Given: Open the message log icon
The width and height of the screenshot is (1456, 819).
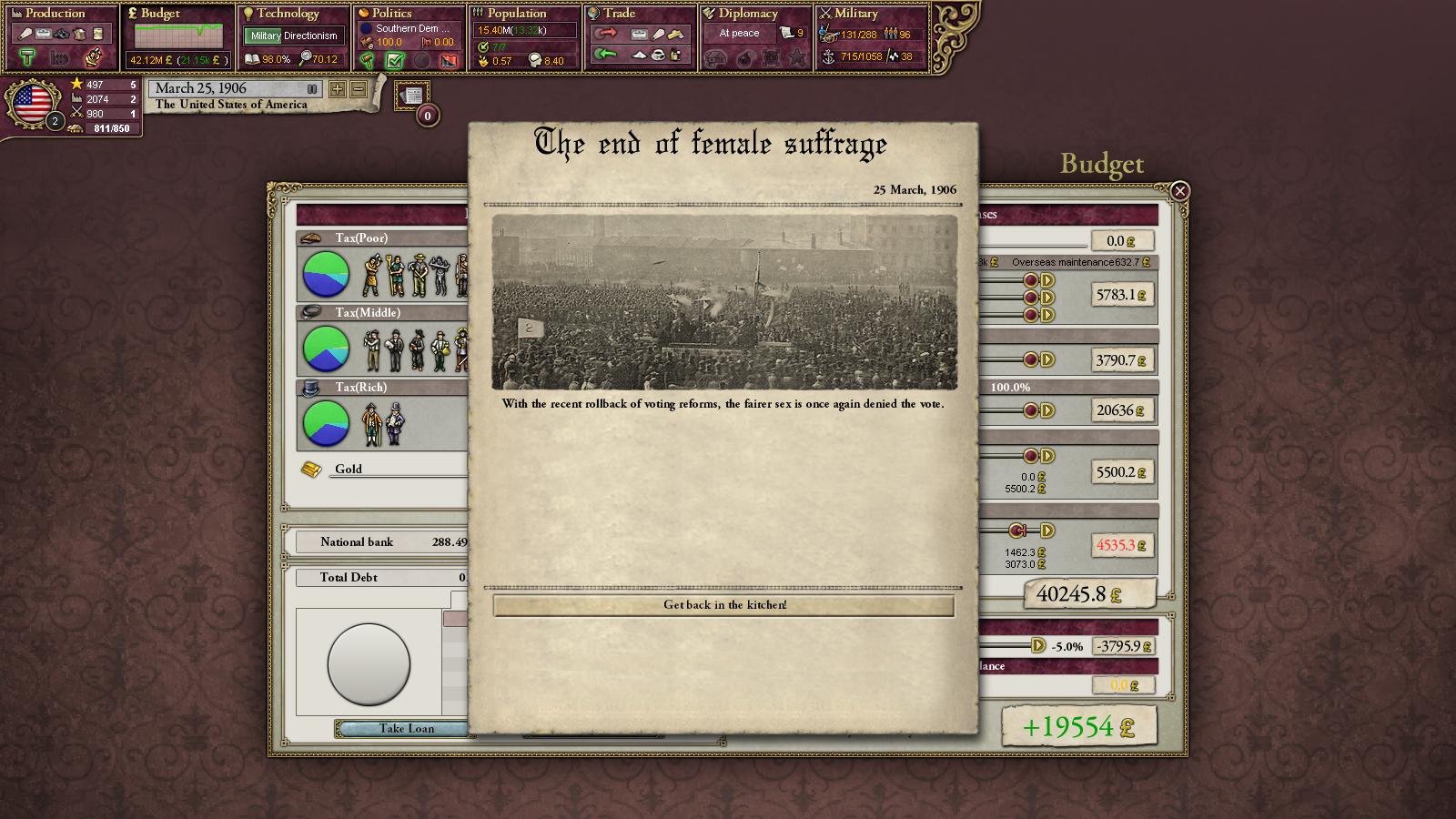Looking at the screenshot, I should (413, 95).
